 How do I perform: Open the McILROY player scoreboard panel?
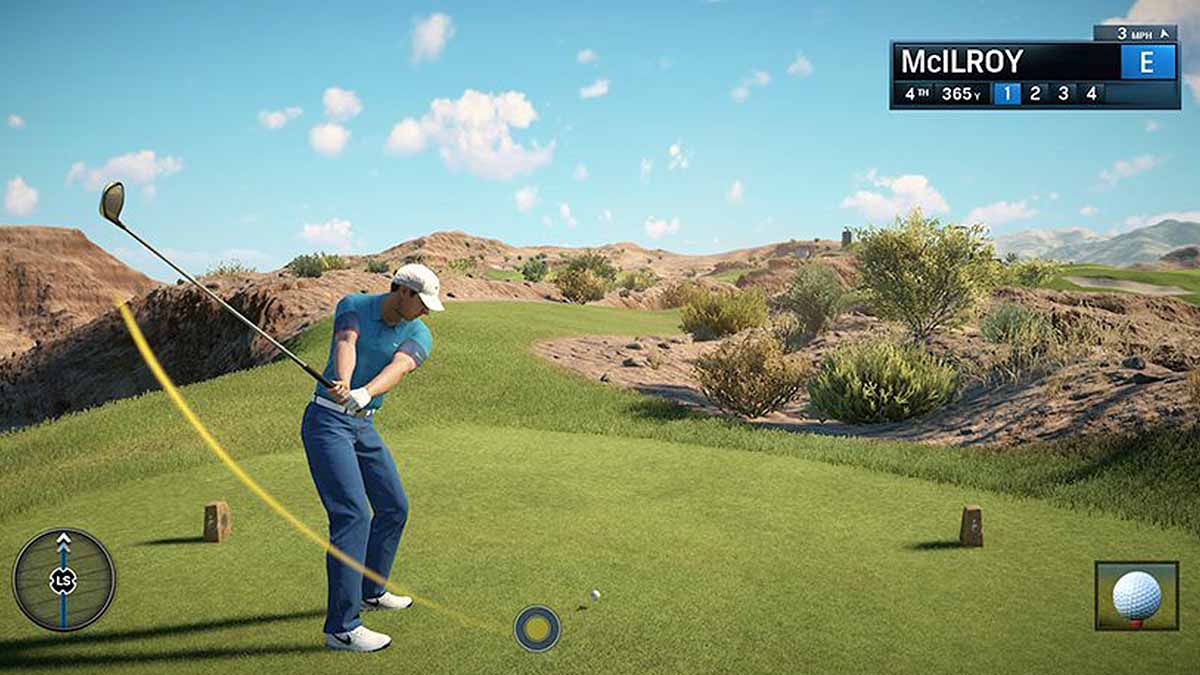coord(1000,62)
